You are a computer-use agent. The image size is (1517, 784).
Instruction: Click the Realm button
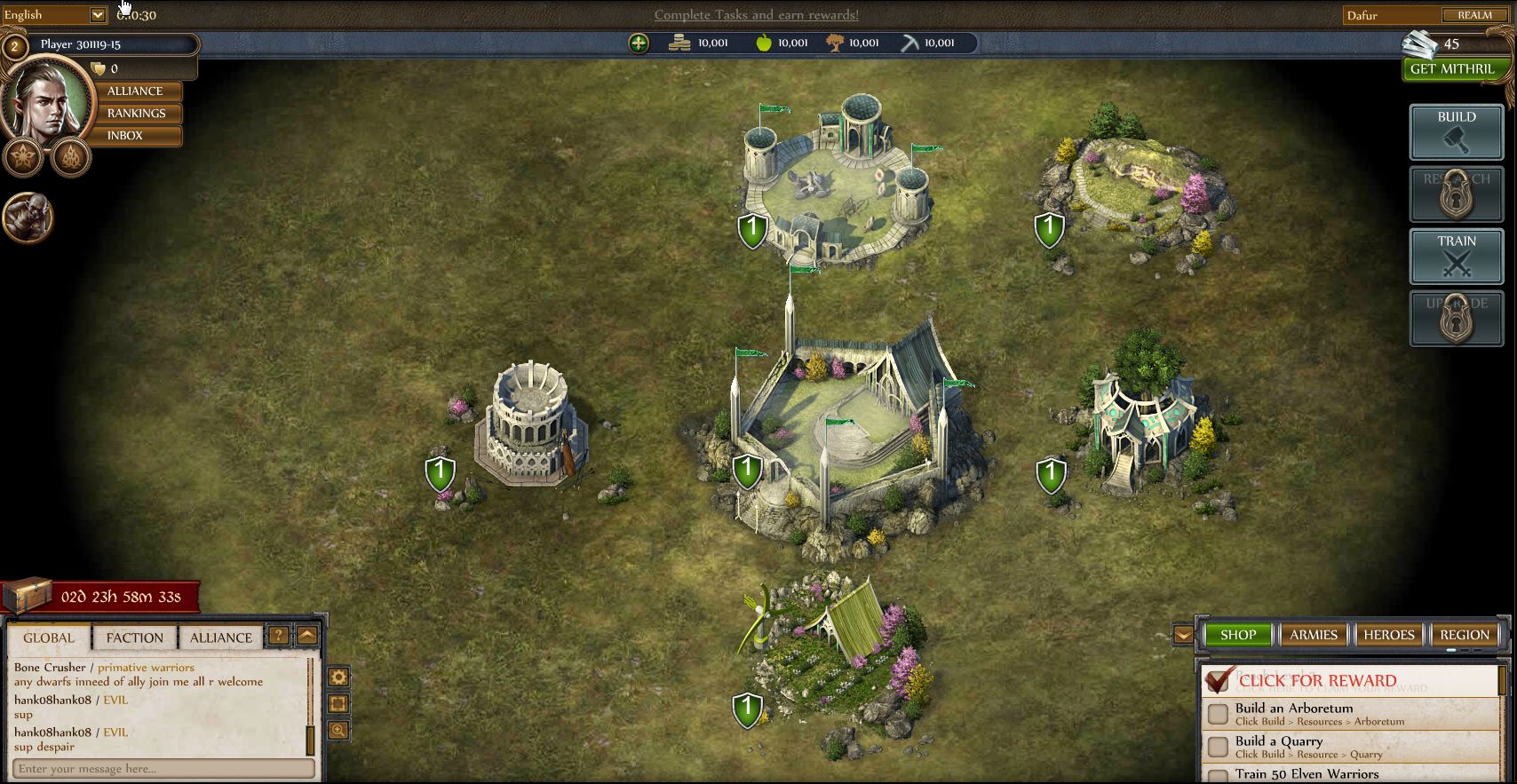[1474, 15]
